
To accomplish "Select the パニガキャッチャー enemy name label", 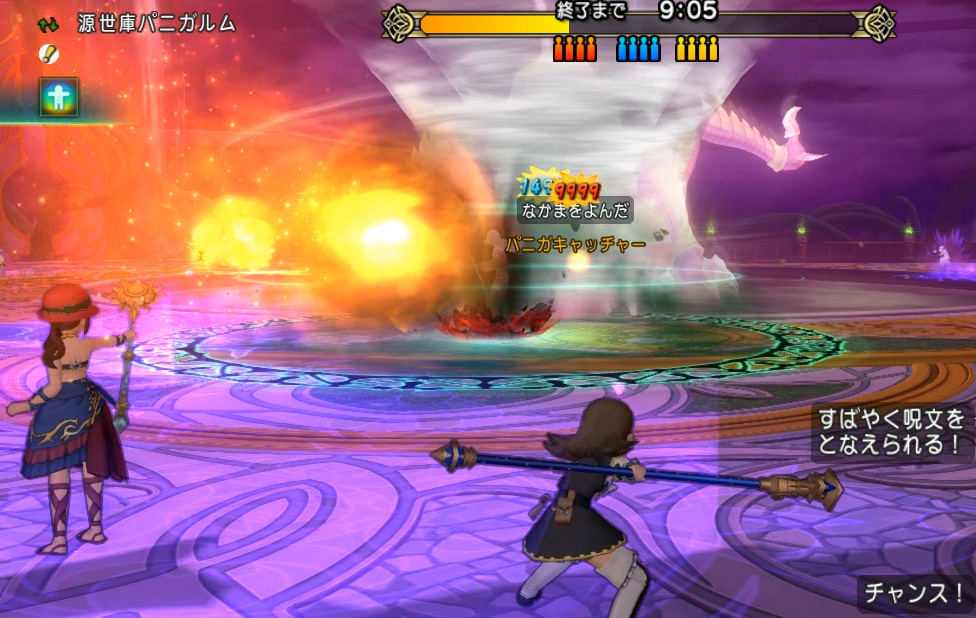I will (574, 242).
